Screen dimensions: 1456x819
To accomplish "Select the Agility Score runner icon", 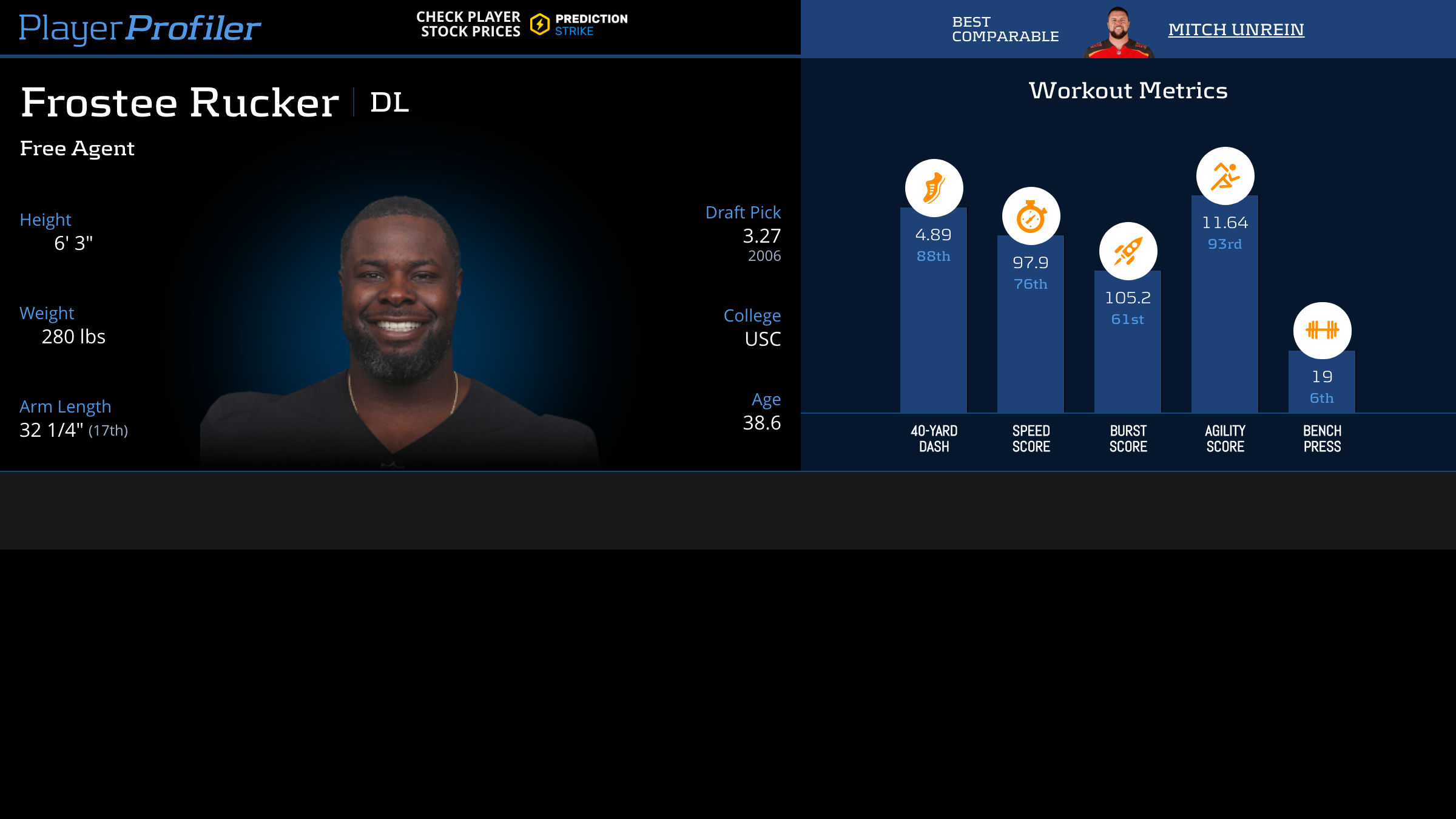I will (x=1225, y=176).
